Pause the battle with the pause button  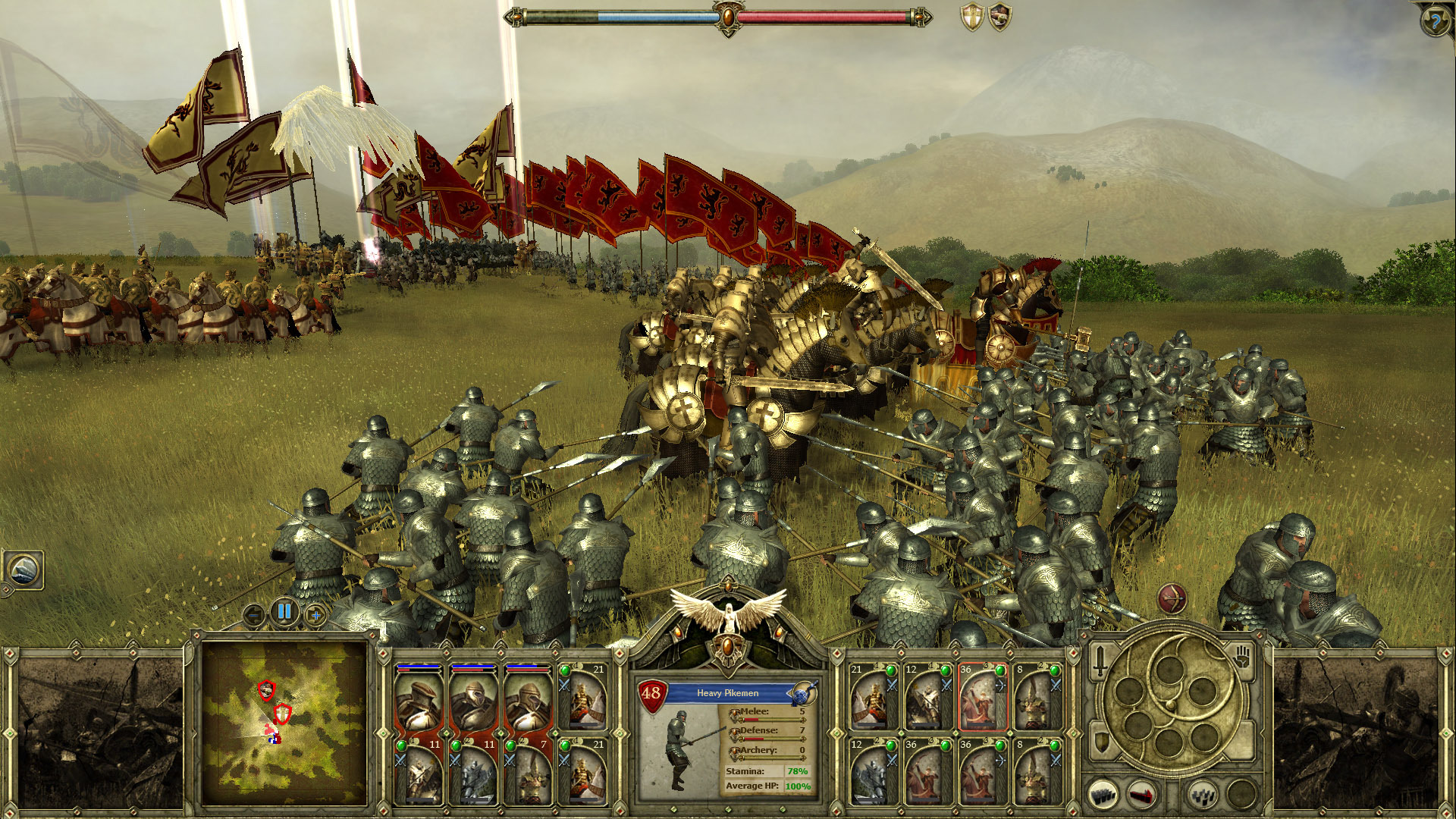pos(284,612)
